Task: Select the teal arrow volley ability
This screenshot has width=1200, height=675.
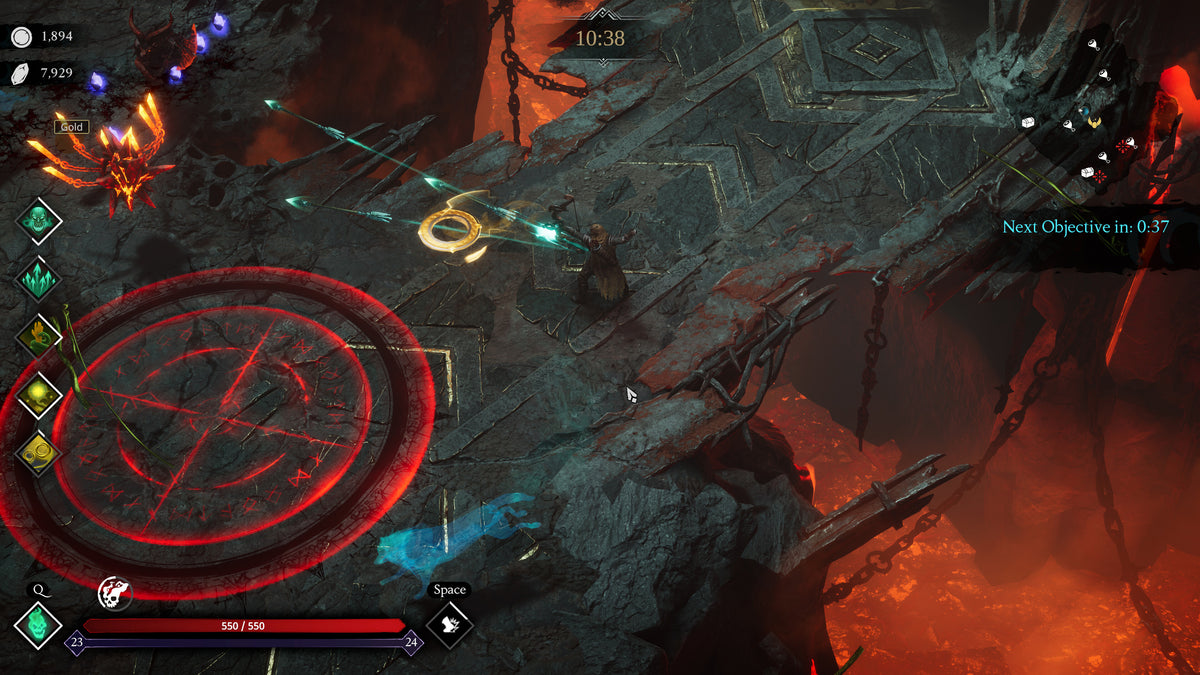Action: pos(39,279)
